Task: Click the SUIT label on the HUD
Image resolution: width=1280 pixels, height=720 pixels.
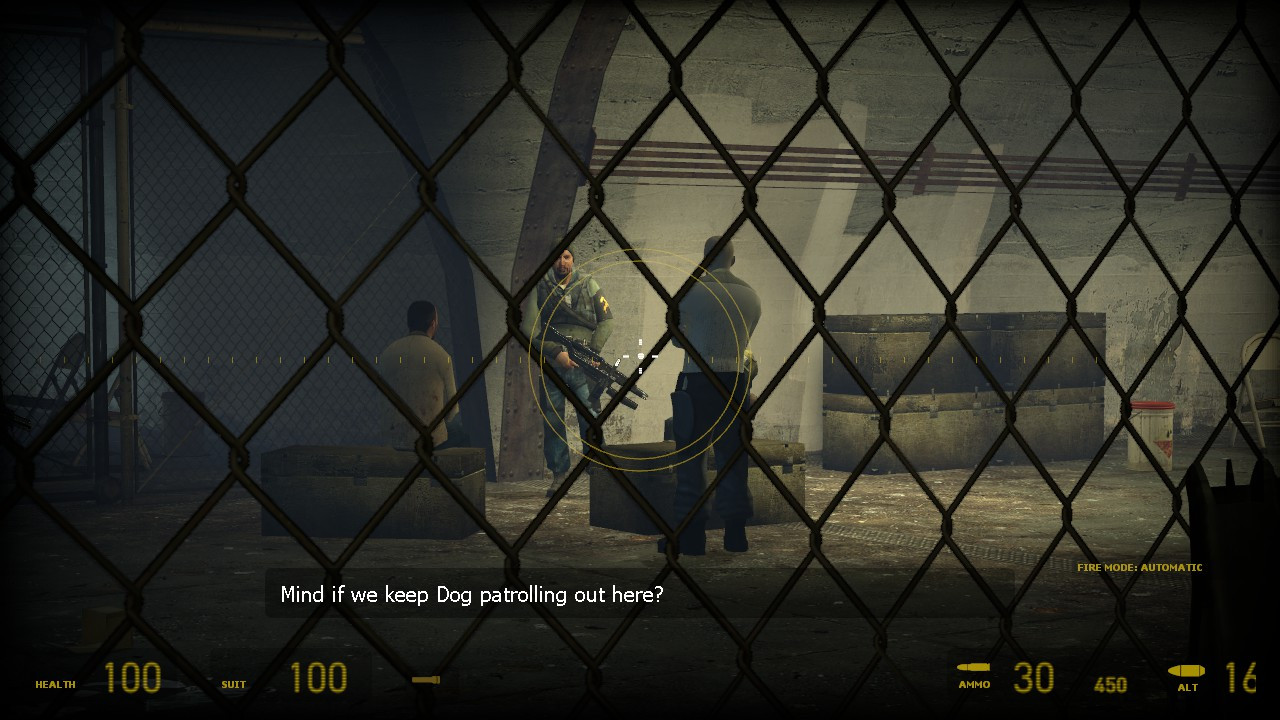Action: (x=232, y=686)
